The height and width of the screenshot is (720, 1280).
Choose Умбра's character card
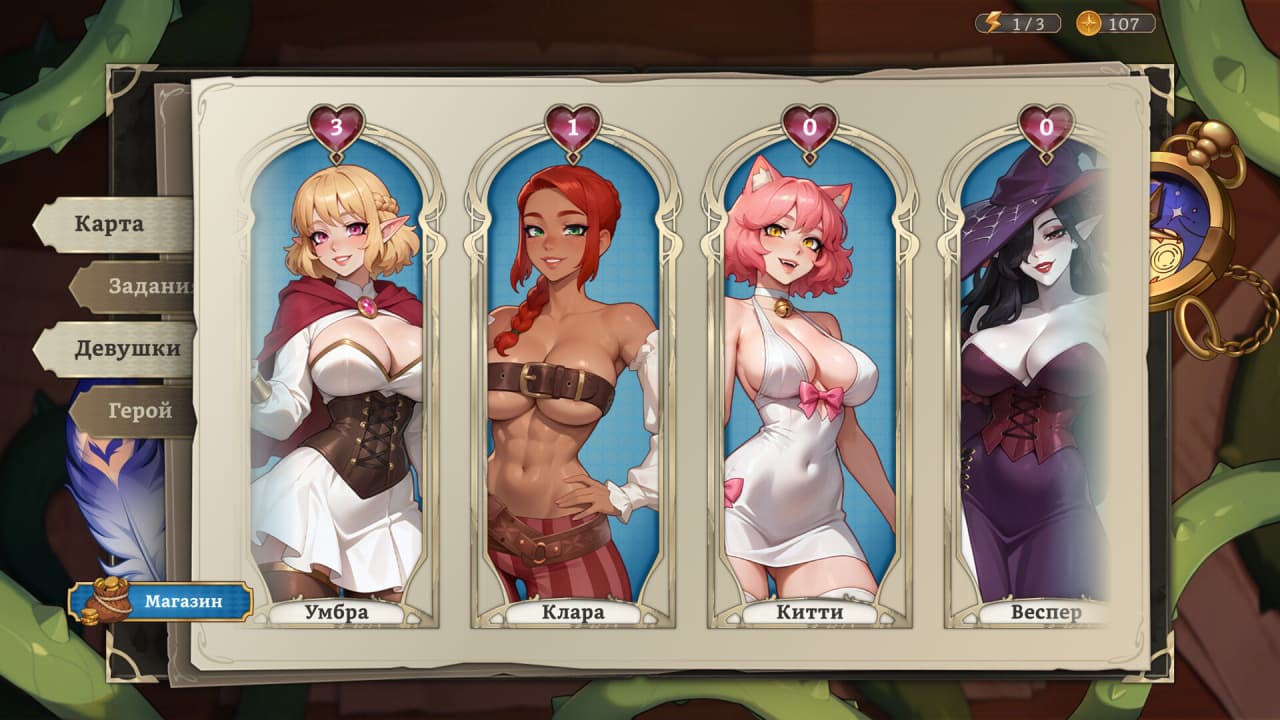click(336, 380)
